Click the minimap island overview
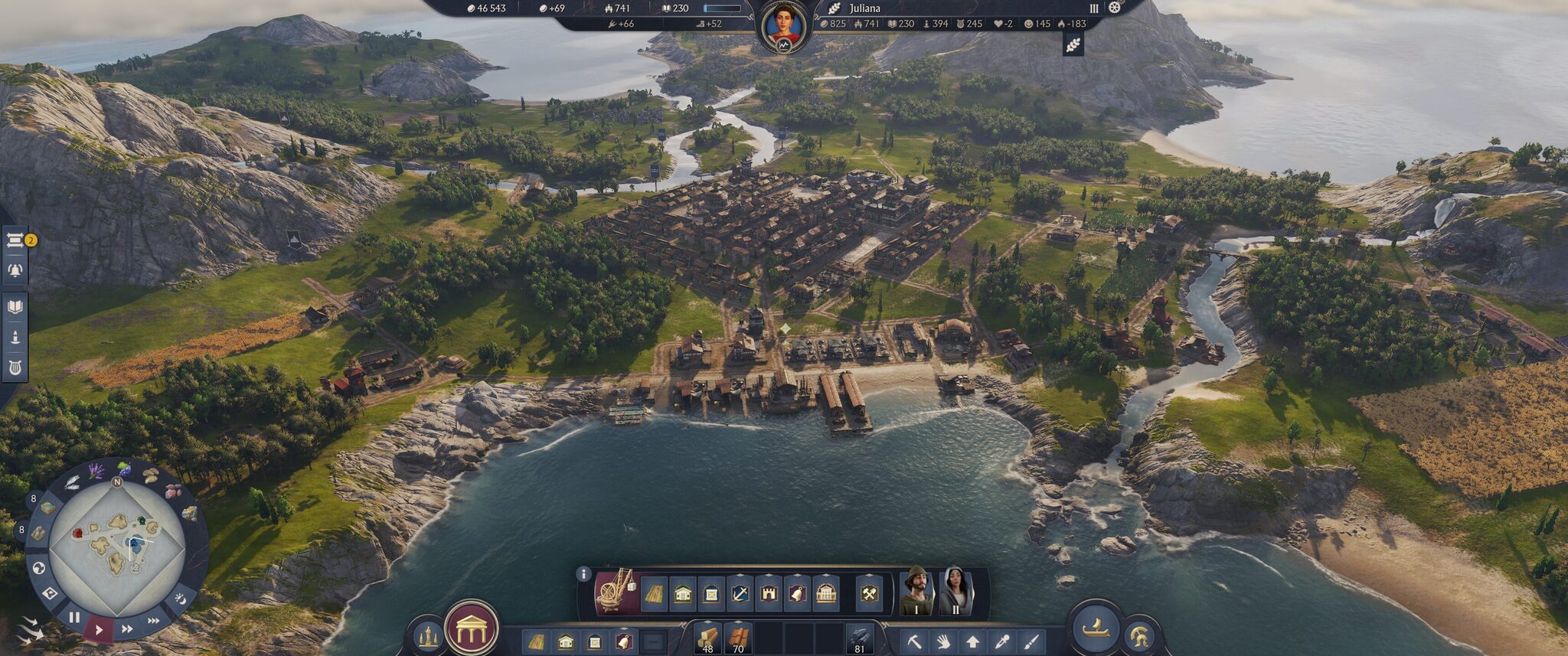The height and width of the screenshot is (656, 1568). point(116,548)
